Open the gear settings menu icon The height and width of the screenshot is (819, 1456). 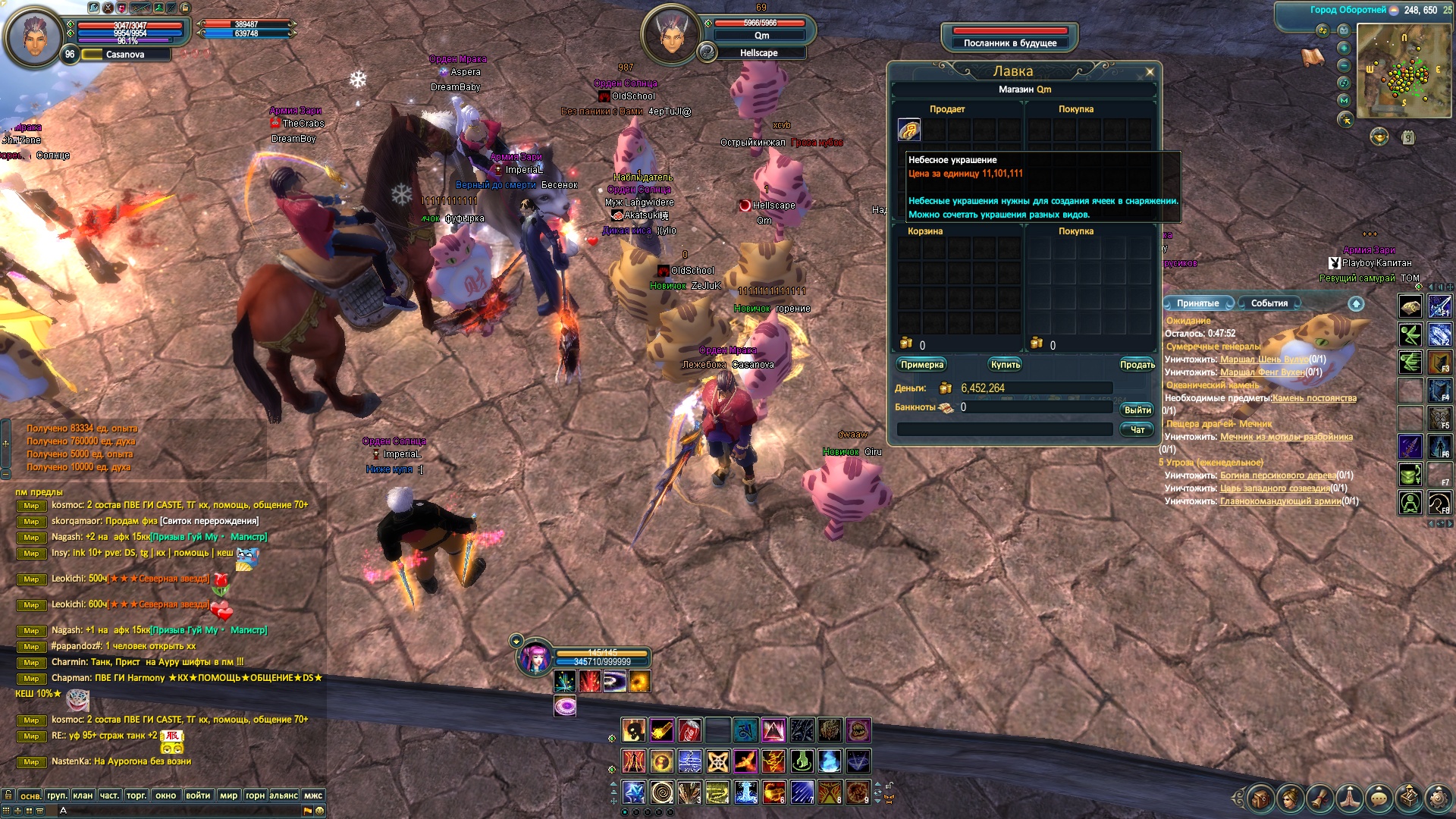coord(1437,798)
